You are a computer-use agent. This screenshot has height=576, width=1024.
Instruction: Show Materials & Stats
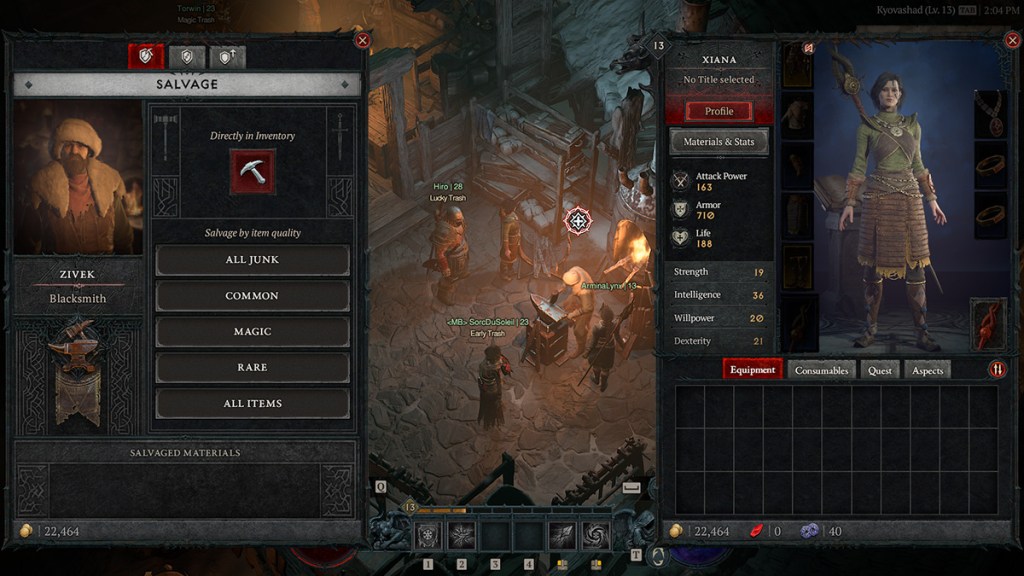[719, 142]
